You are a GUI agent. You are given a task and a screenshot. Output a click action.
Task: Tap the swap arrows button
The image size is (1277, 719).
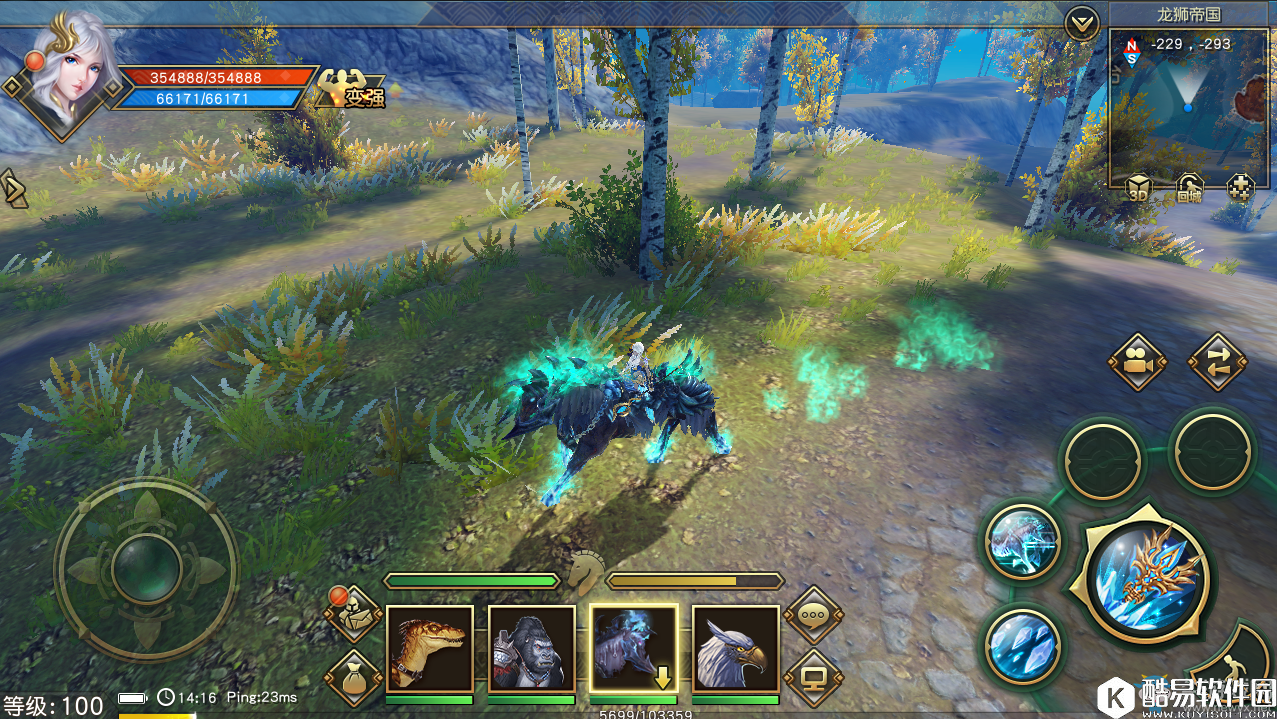pyautogui.click(x=1217, y=362)
